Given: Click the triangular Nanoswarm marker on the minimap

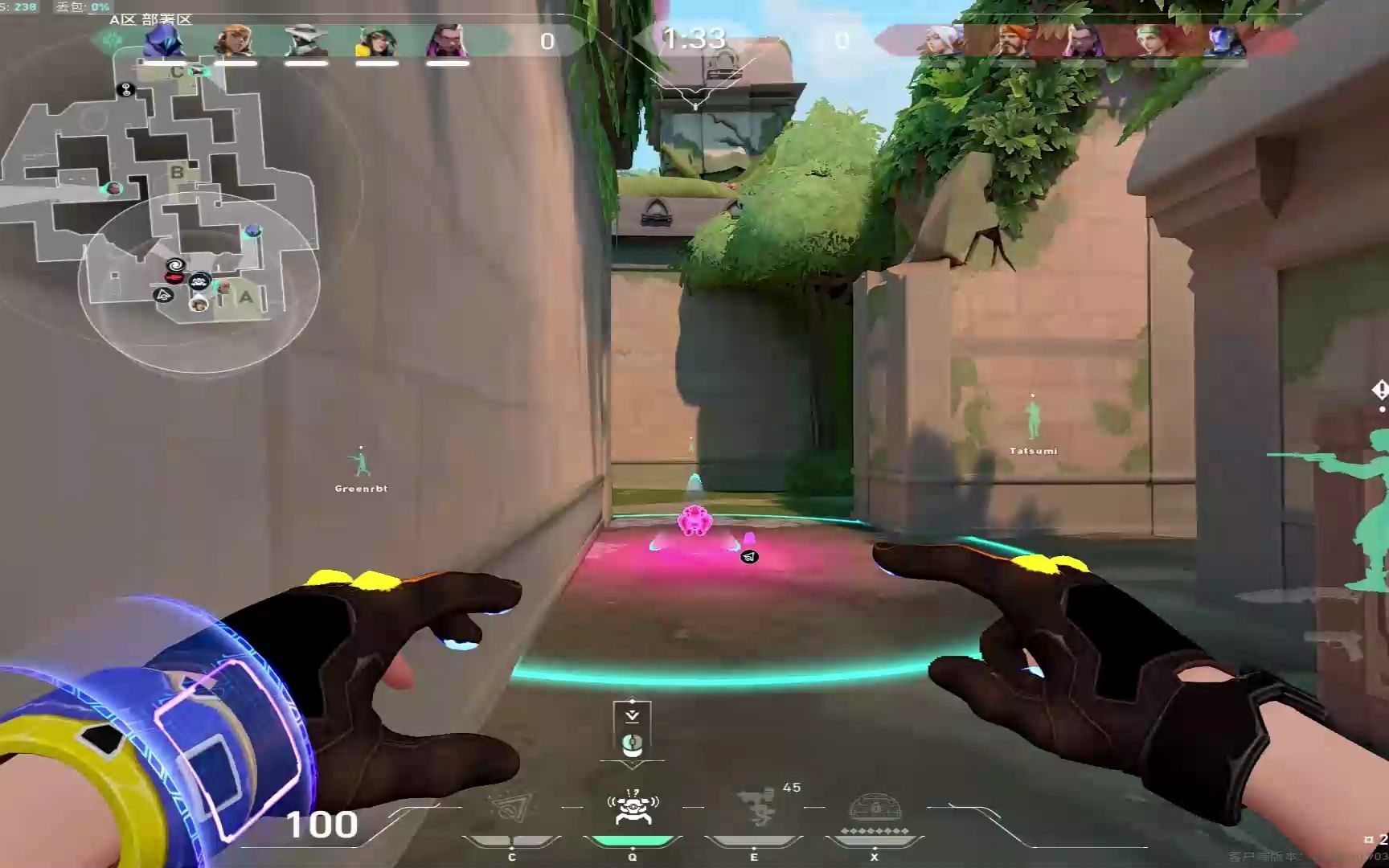Looking at the screenshot, I should click(x=164, y=295).
